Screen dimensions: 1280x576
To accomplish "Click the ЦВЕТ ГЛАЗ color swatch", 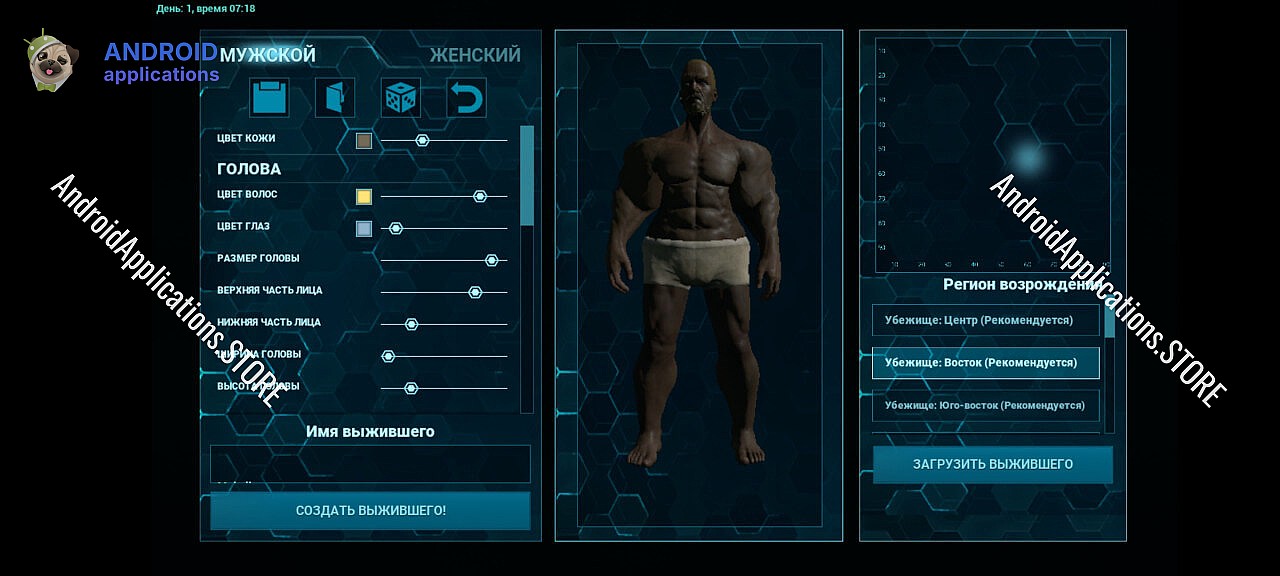I will click(x=364, y=229).
